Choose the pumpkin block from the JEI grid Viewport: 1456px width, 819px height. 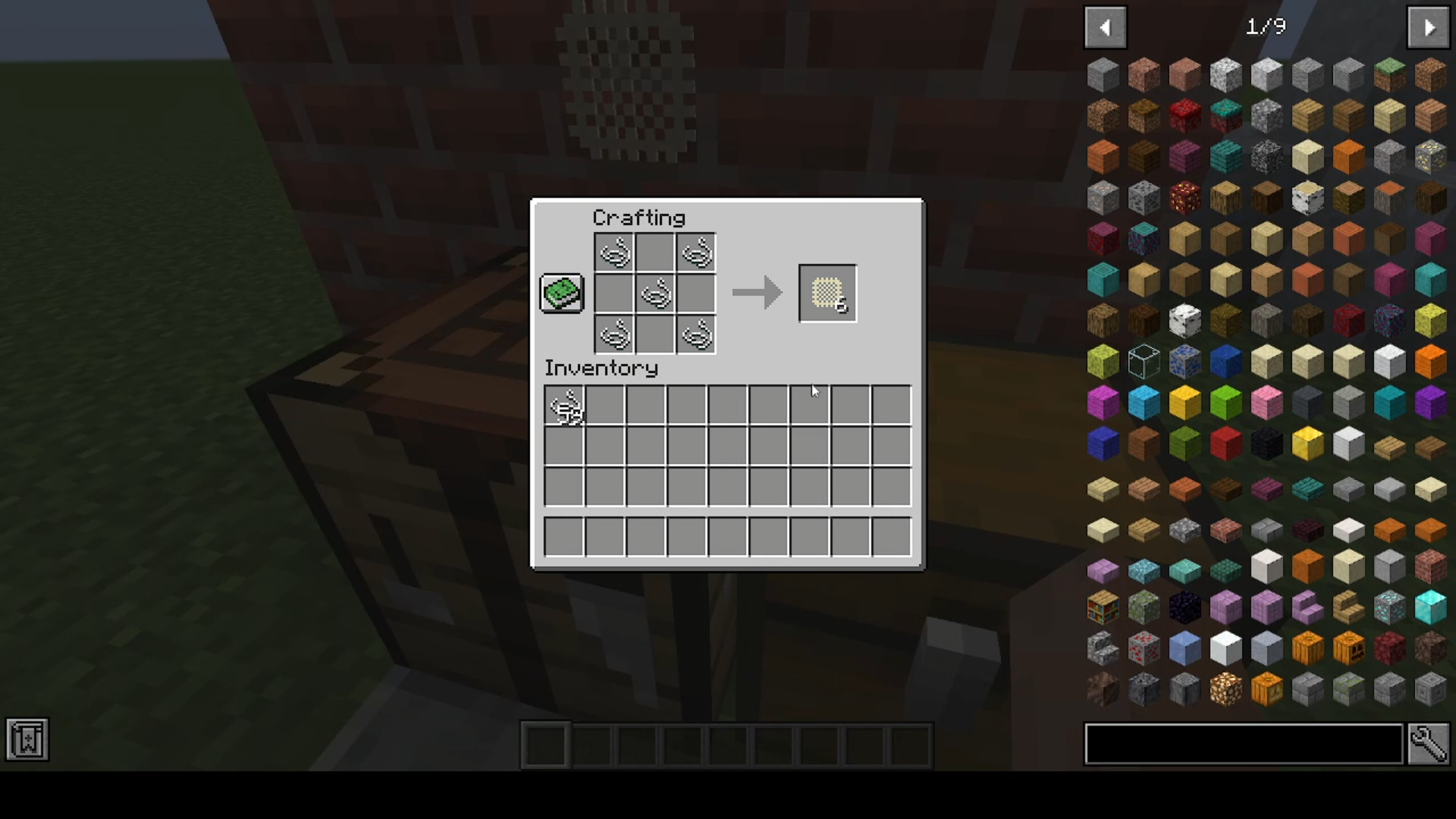(1306, 648)
